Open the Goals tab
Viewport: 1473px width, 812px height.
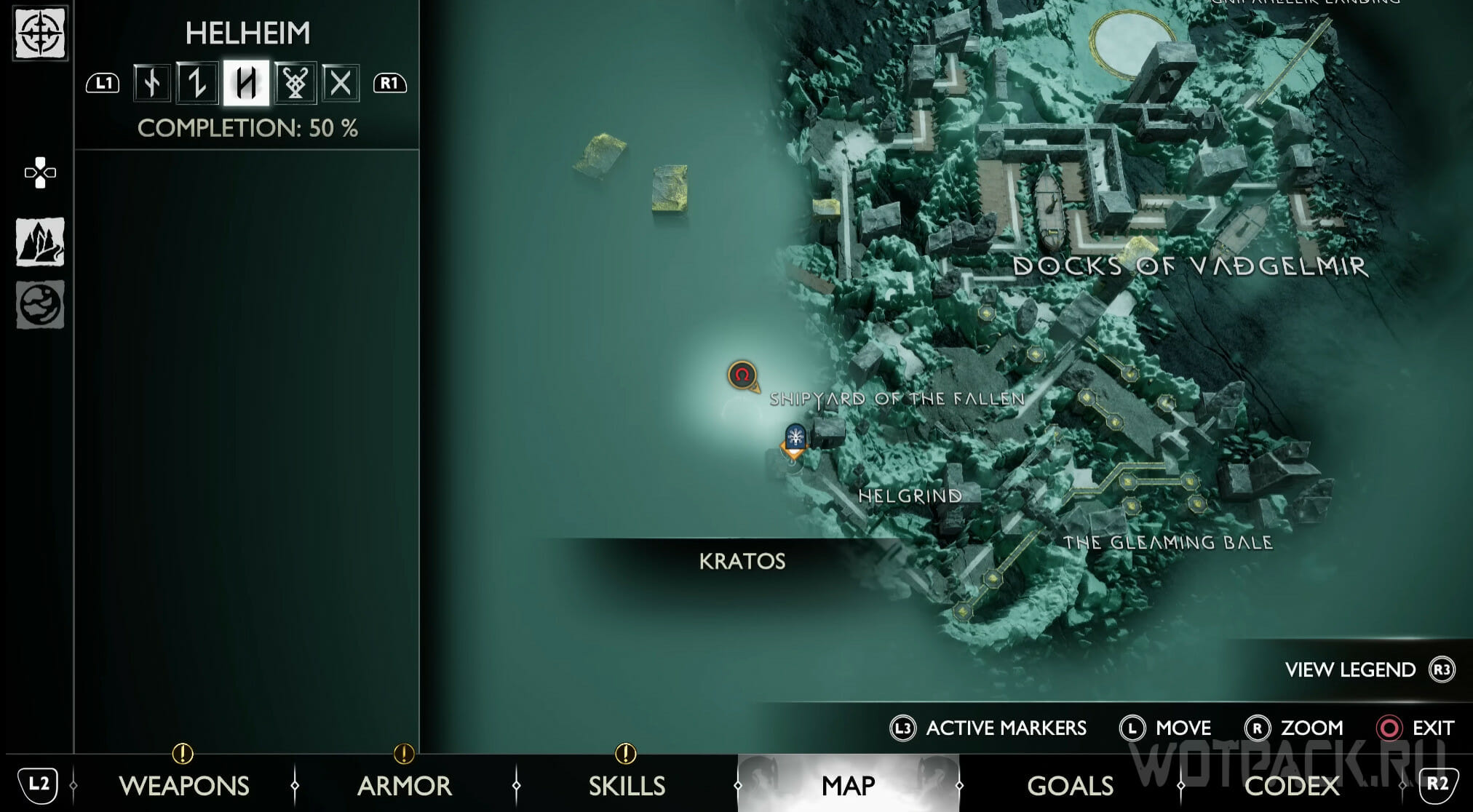1070,786
